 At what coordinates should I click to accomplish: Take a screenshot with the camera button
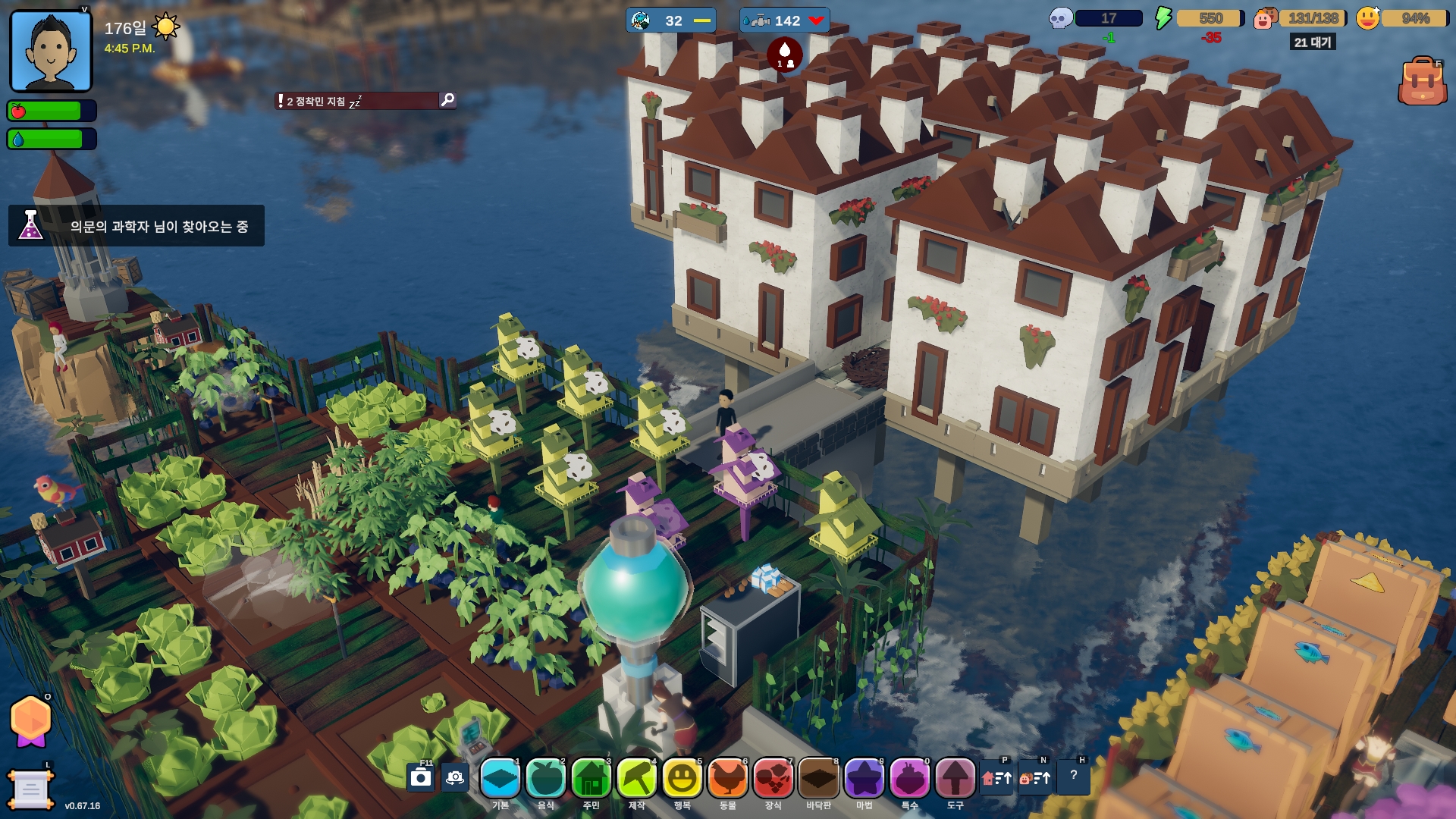[x=421, y=778]
